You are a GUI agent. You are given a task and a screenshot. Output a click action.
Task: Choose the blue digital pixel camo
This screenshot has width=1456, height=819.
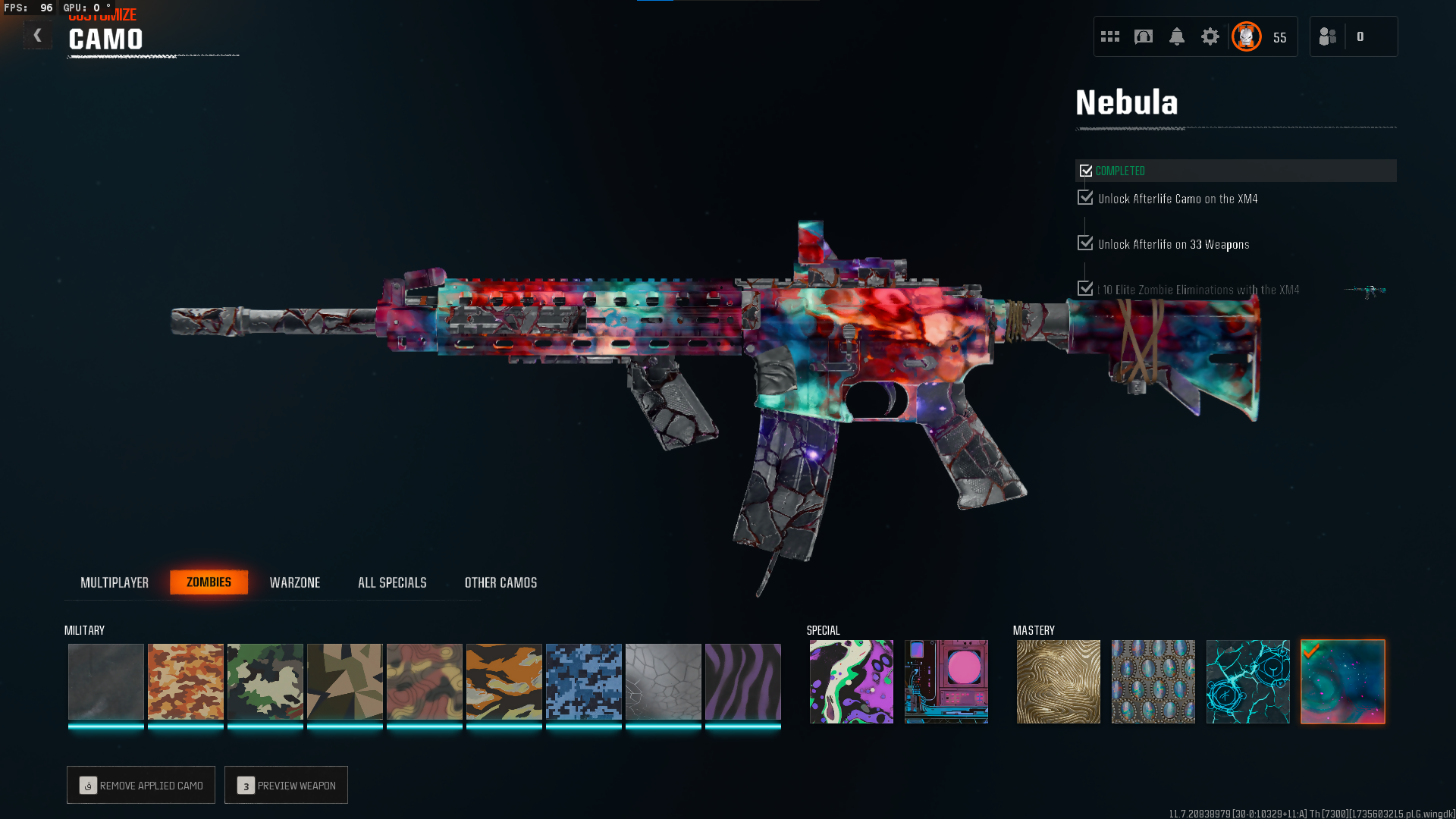[x=584, y=681]
